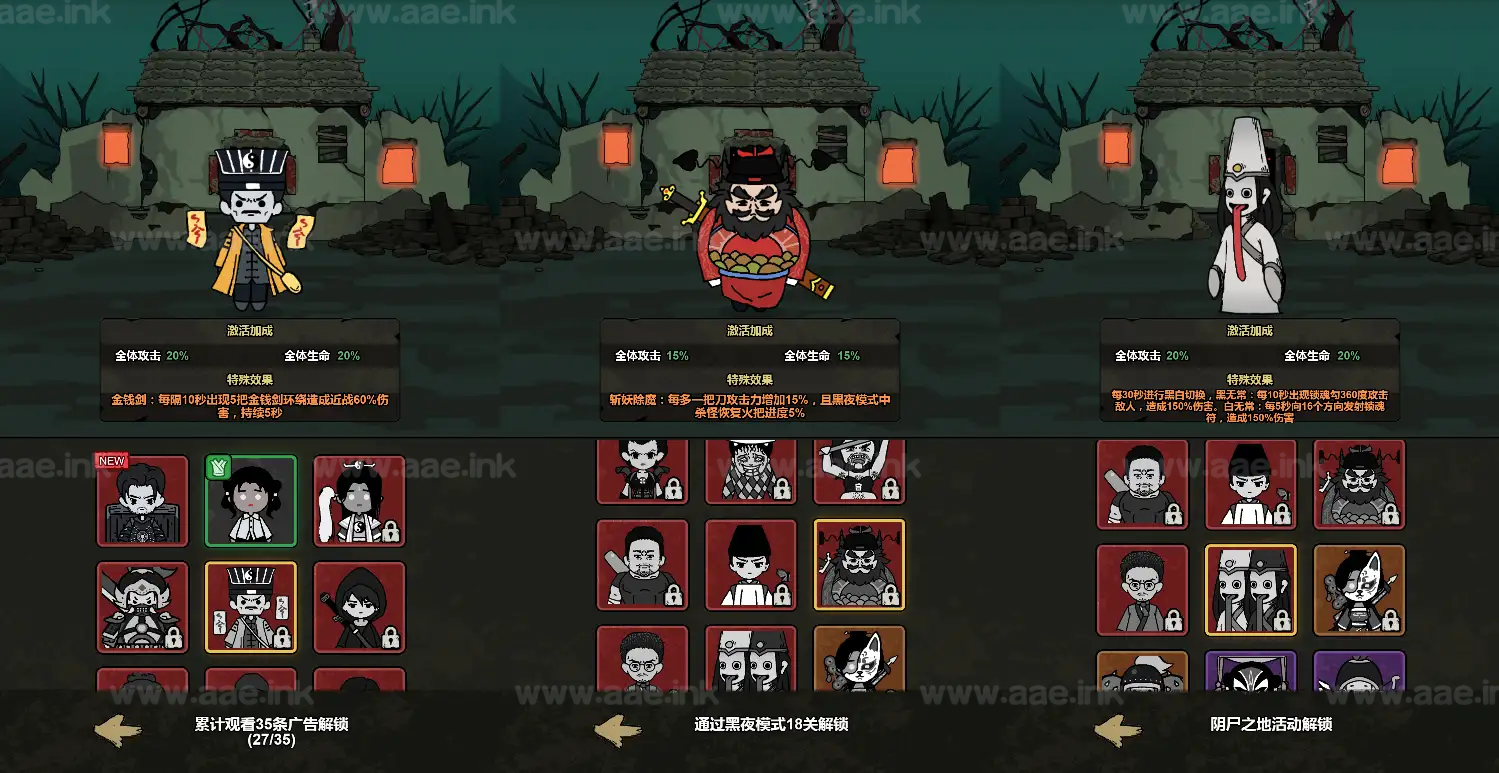Select the character portrait tagged NEW

tap(142, 501)
